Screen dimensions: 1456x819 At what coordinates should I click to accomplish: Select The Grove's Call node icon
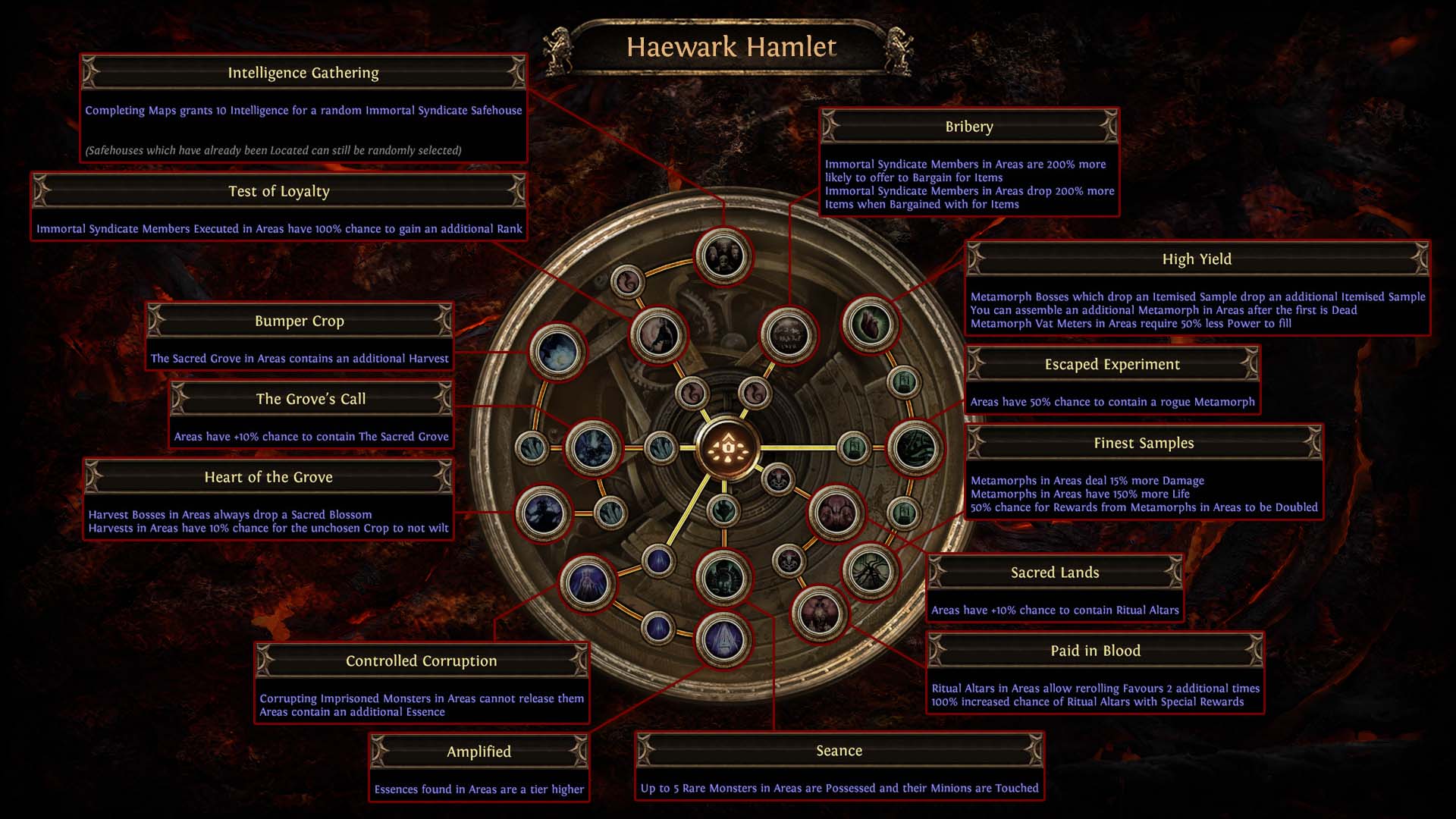(x=594, y=448)
